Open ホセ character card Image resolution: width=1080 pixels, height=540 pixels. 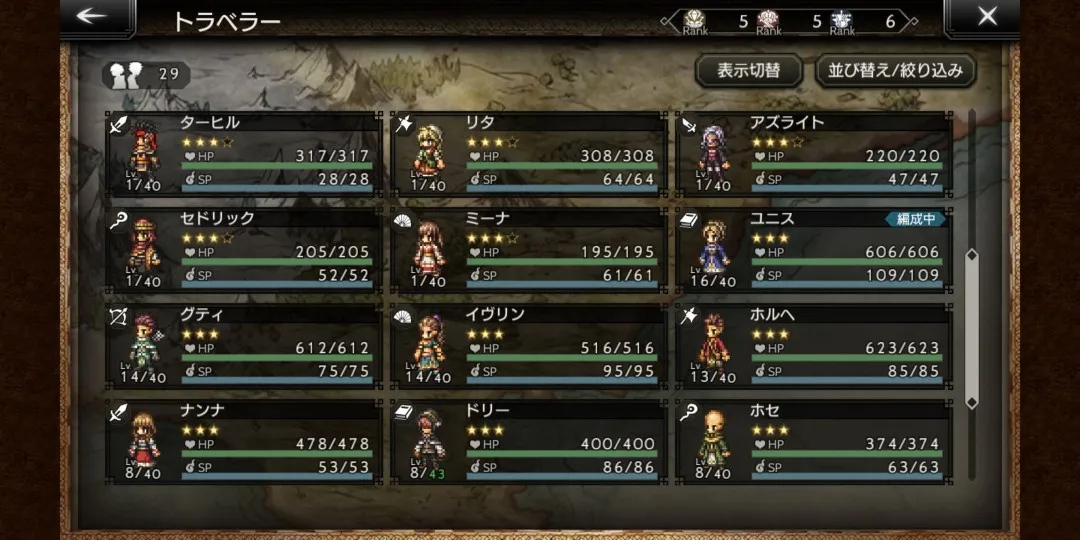point(813,442)
